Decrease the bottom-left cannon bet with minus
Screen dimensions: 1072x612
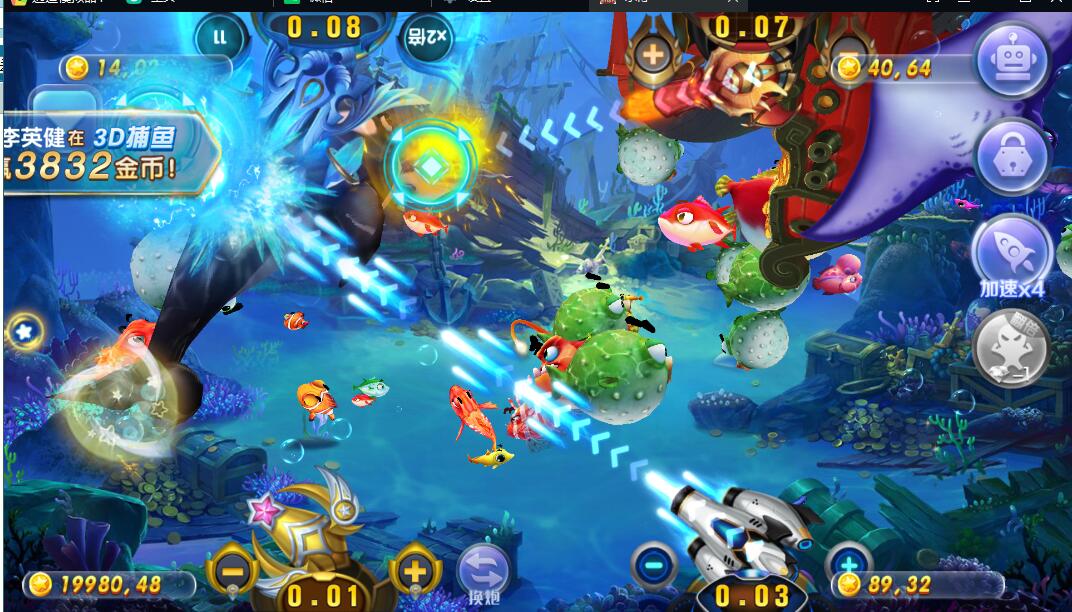click(x=232, y=573)
